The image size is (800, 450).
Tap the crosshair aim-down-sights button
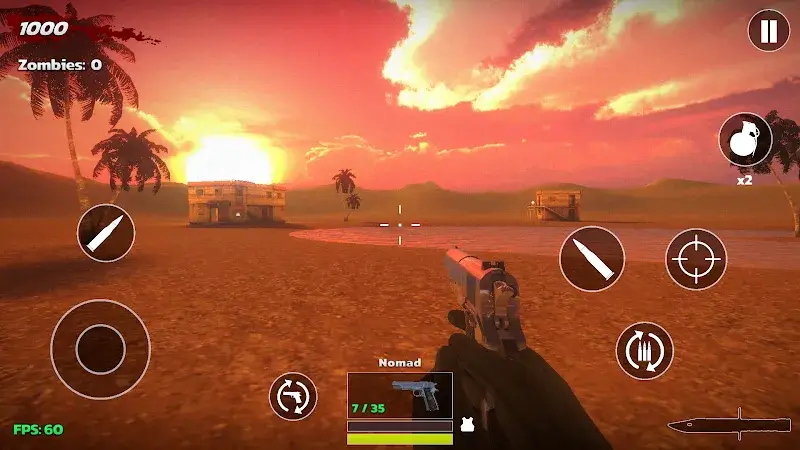[x=696, y=259]
